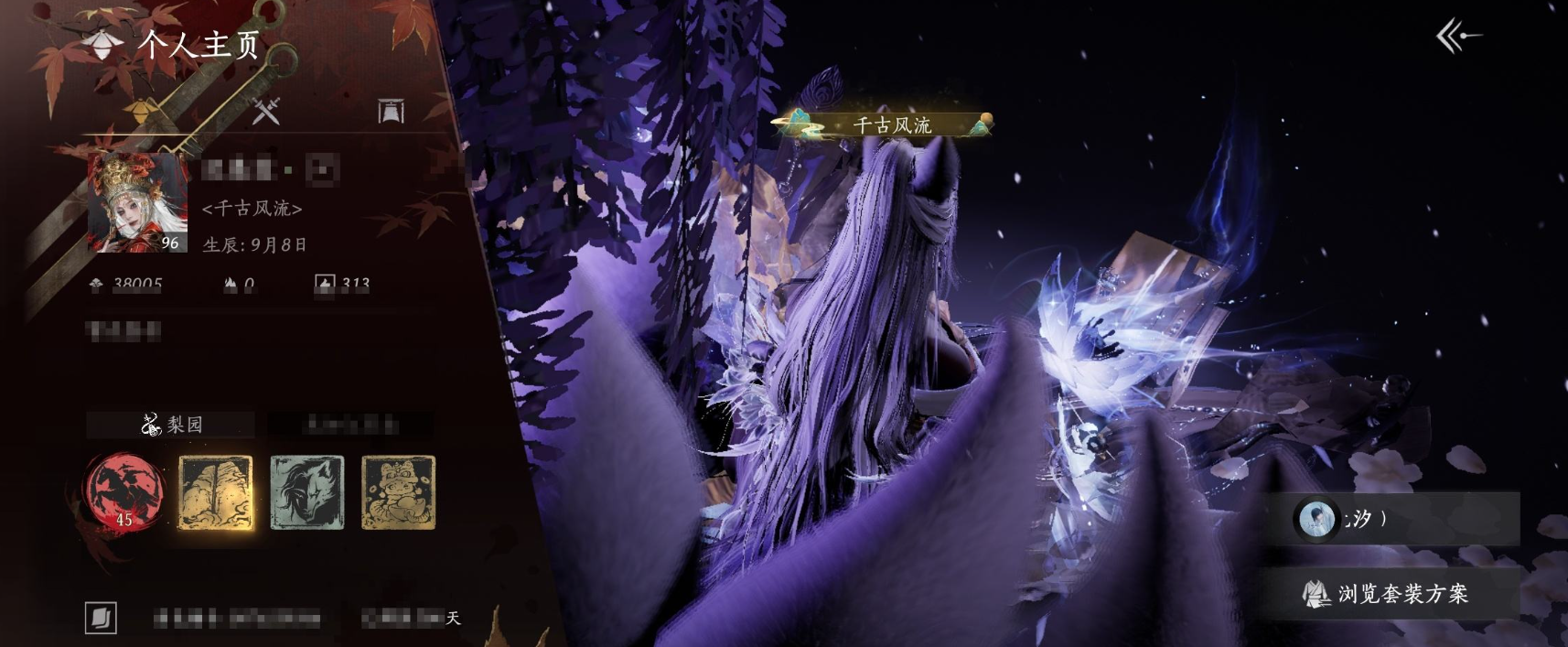
Task: Pick the golden lucky cat badge
Action: click(399, 492)
